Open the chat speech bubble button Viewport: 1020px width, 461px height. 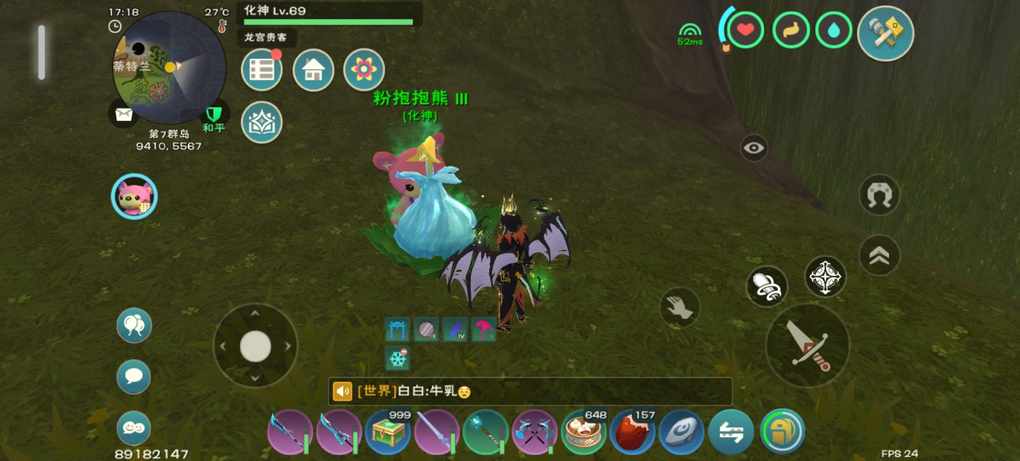tap(134, 377)
